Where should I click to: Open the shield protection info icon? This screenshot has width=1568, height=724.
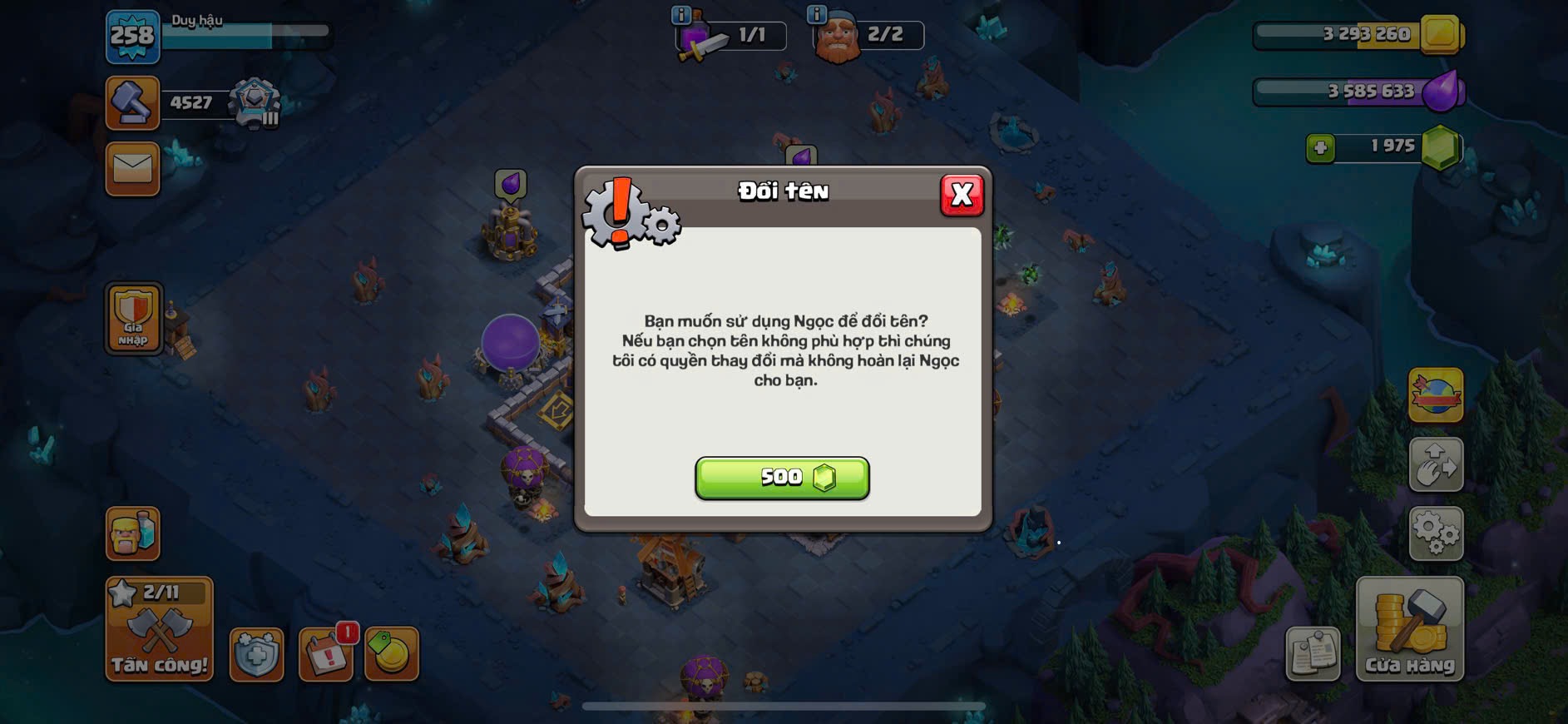tap(256, 654)
